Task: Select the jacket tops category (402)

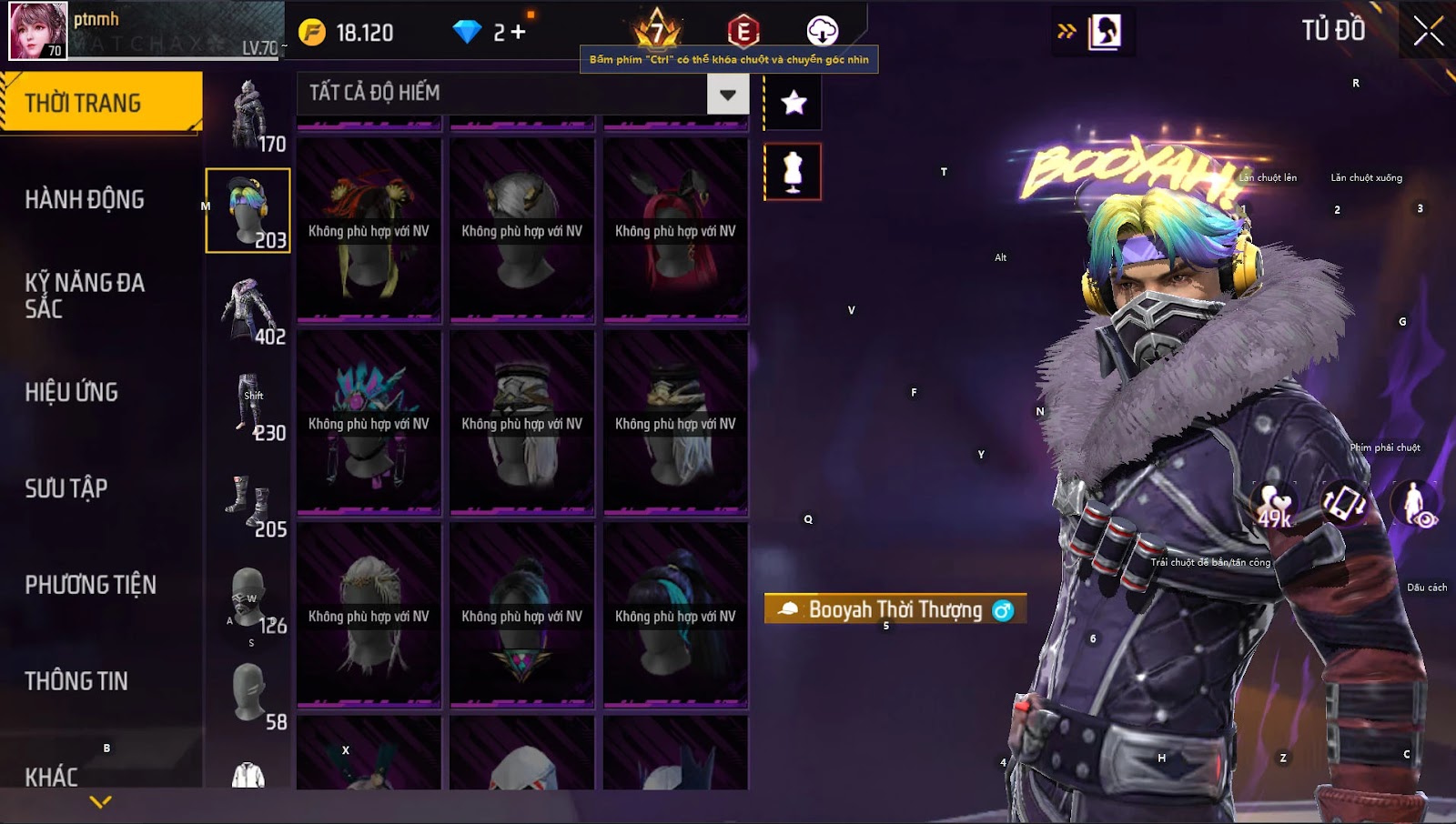Action: [x=248, y=308]
